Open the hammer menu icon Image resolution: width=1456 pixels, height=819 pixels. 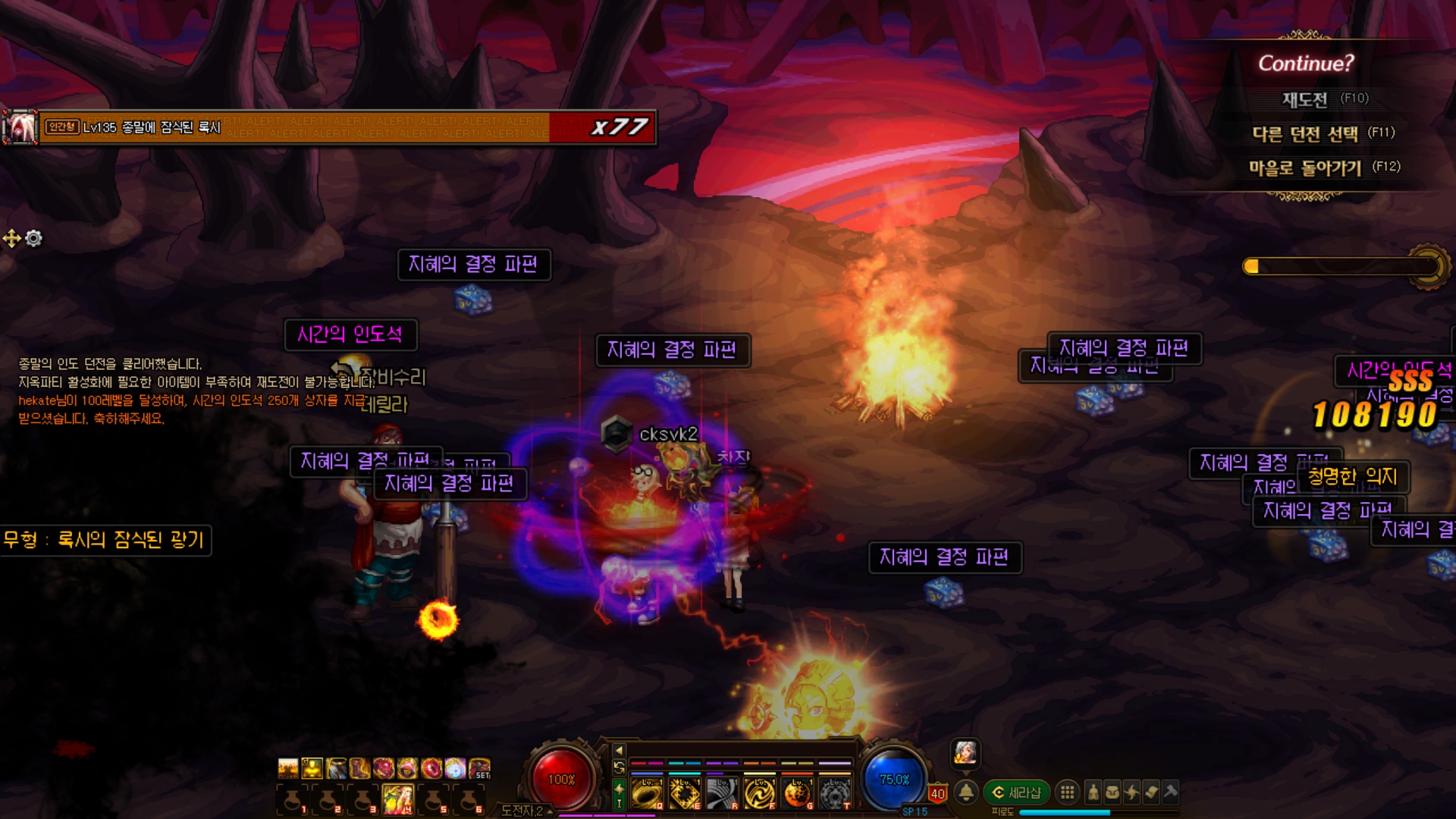point(1170,792)
